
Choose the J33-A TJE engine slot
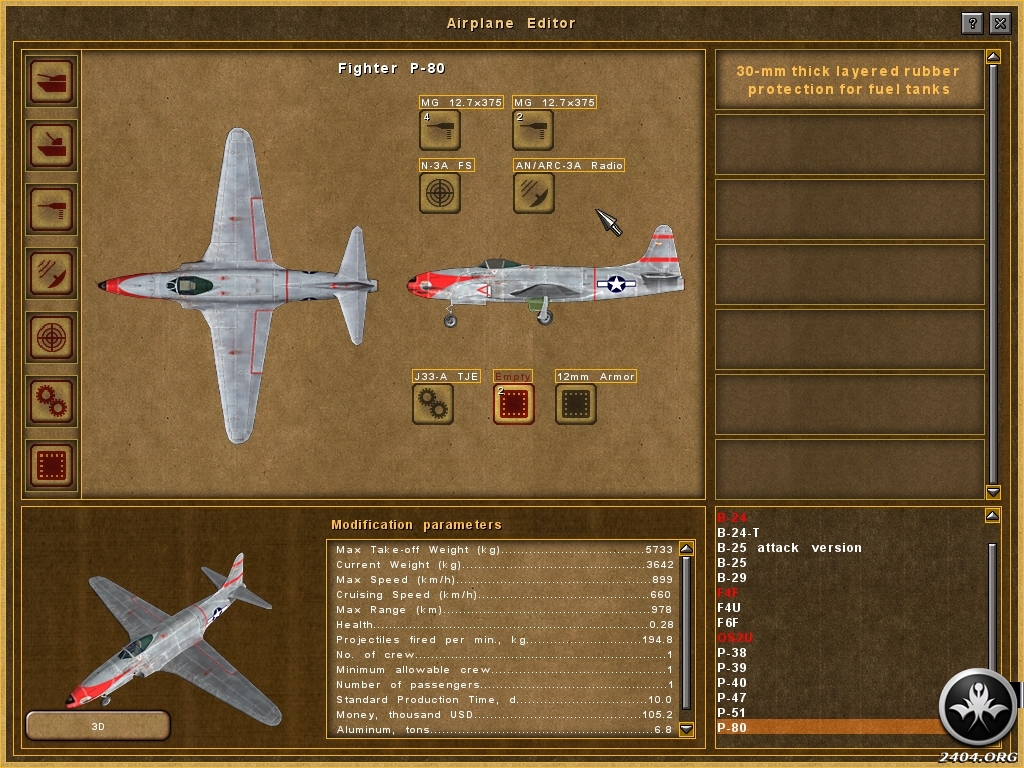click(433, 403)
